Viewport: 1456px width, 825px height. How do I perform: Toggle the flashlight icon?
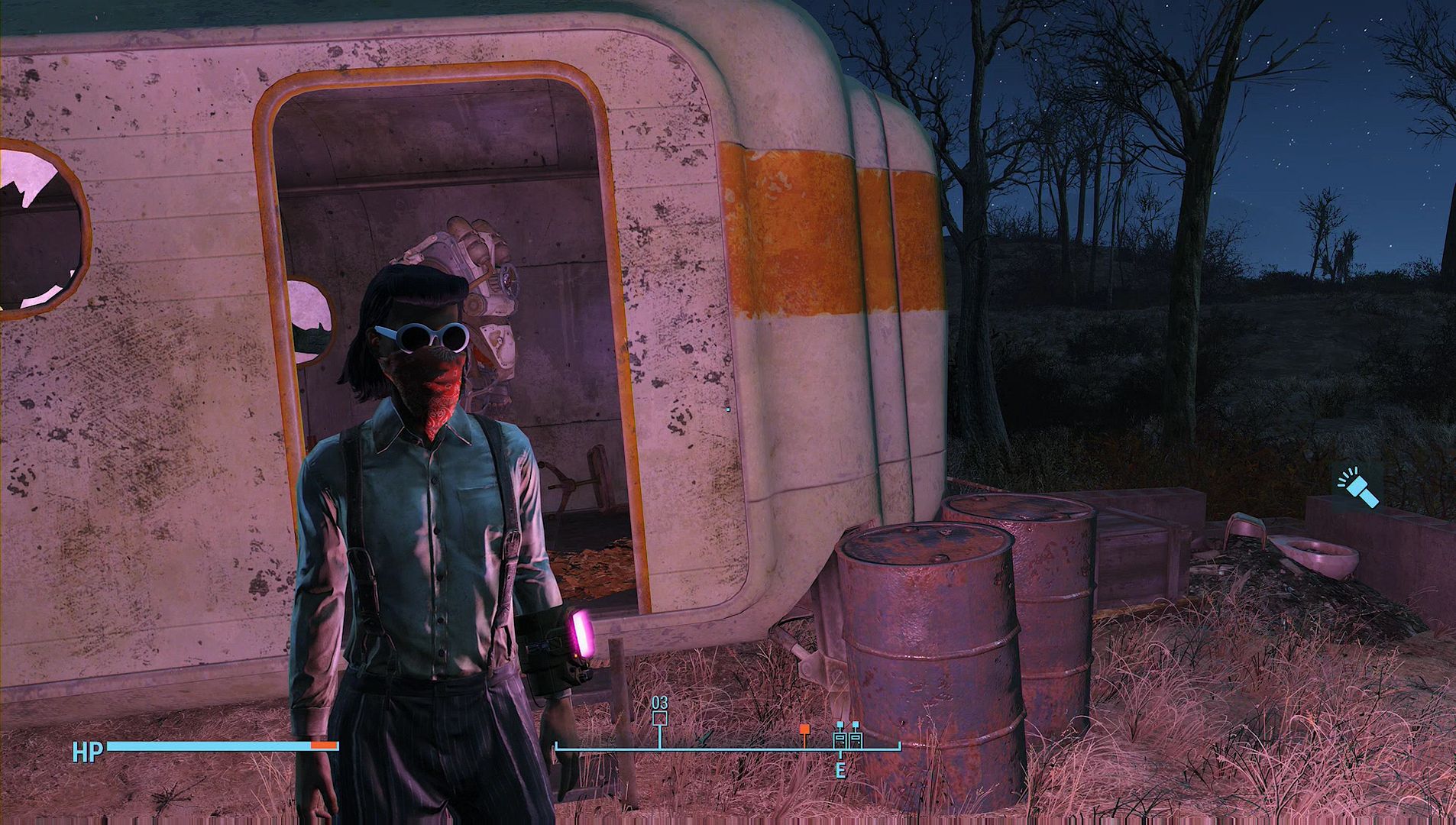click(1358, 487)
